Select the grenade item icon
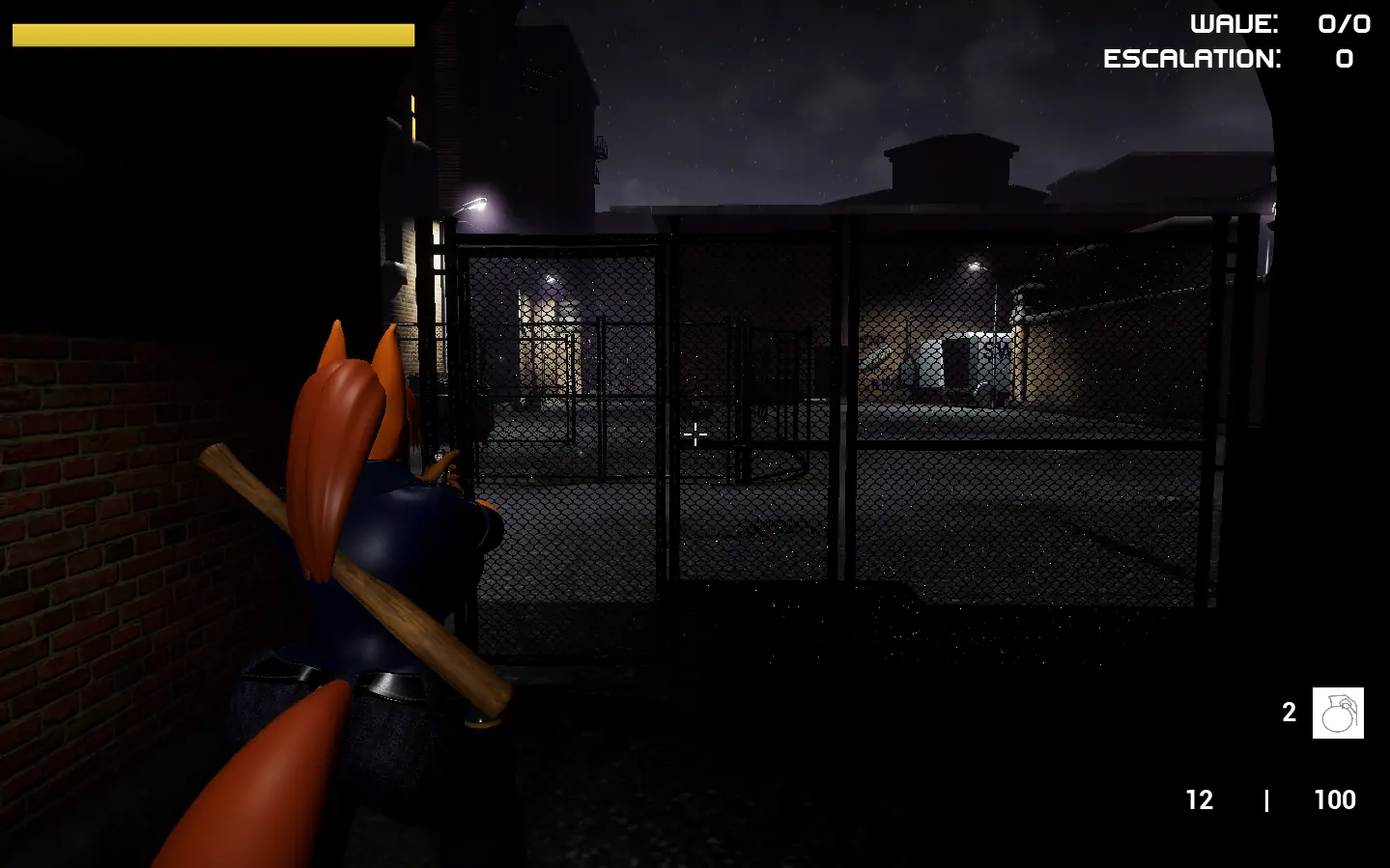Image resolution: width=1390 pixels, height=868 pixels. pyautogui.click(x=1338, y=714)
